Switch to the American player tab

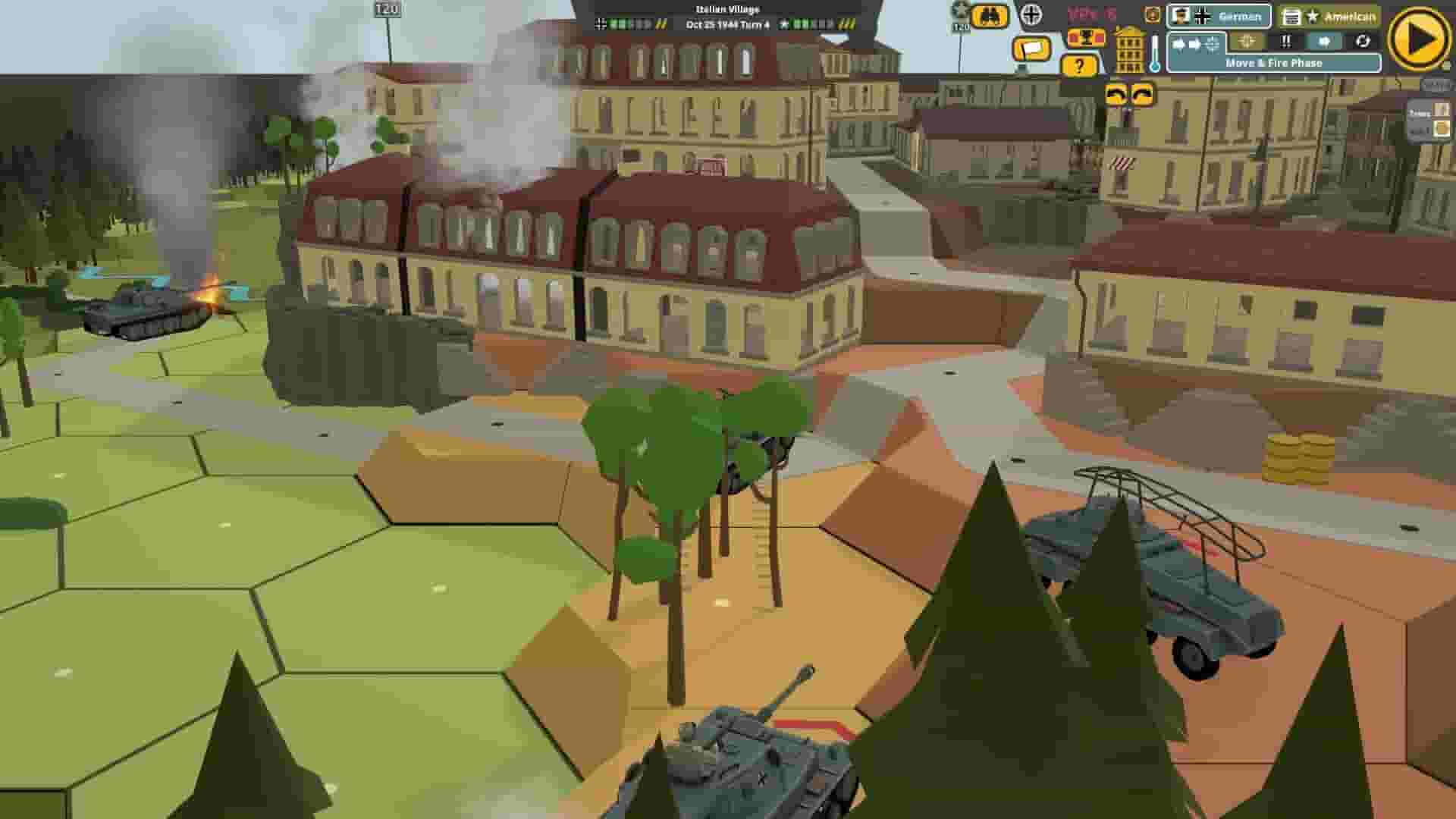pyautogui.click(x=1350, y=15)
